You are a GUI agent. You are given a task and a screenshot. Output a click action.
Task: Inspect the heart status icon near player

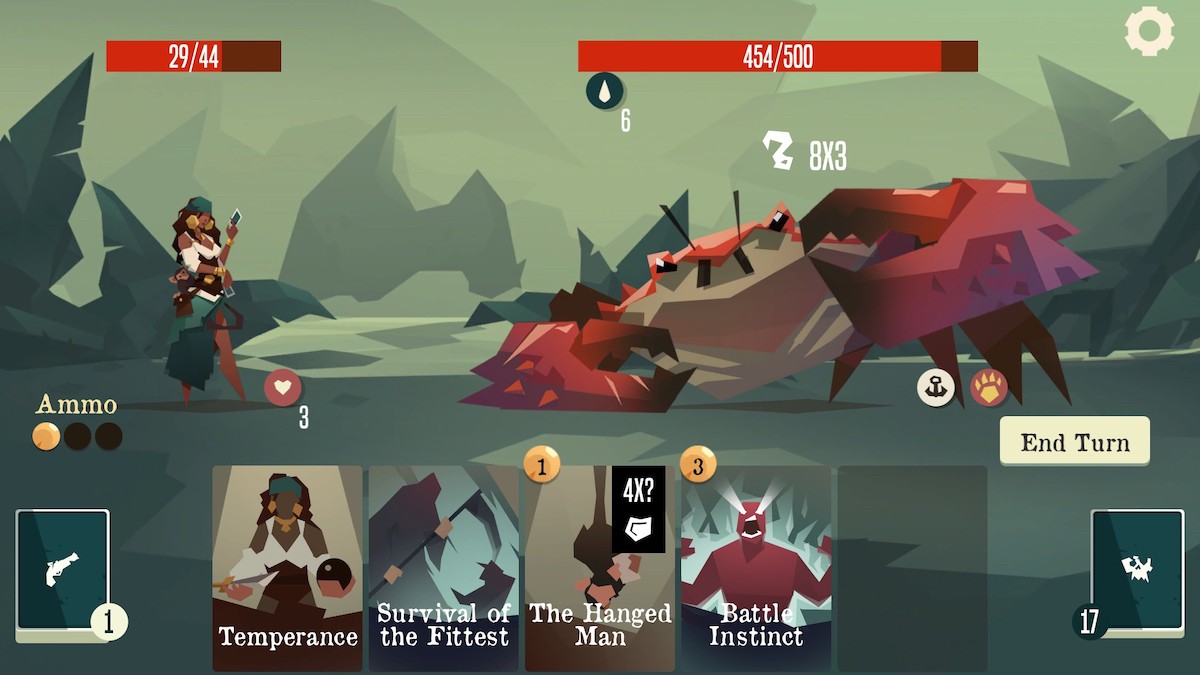coord(283,387)
